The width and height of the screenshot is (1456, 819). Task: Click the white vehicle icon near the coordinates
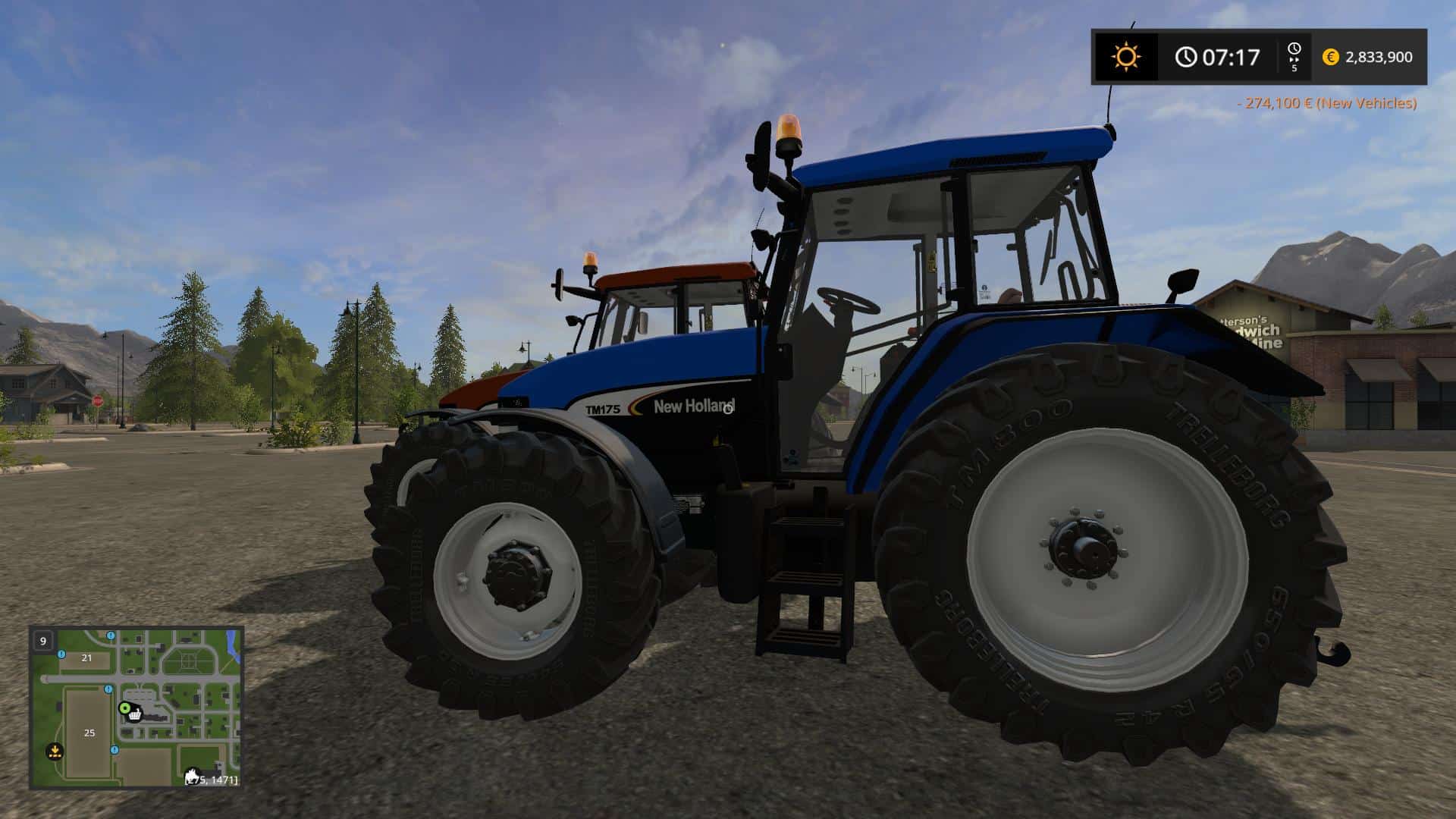pyautogui.click(x=191, y=774)
